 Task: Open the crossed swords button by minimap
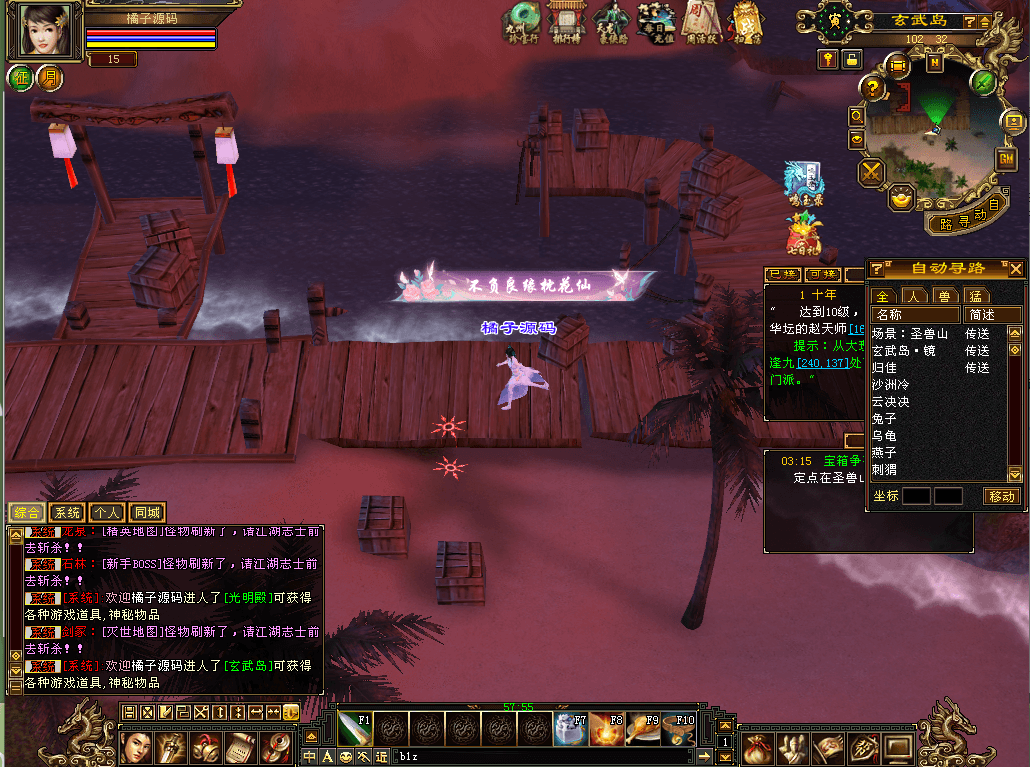click(x=872, y=172)
